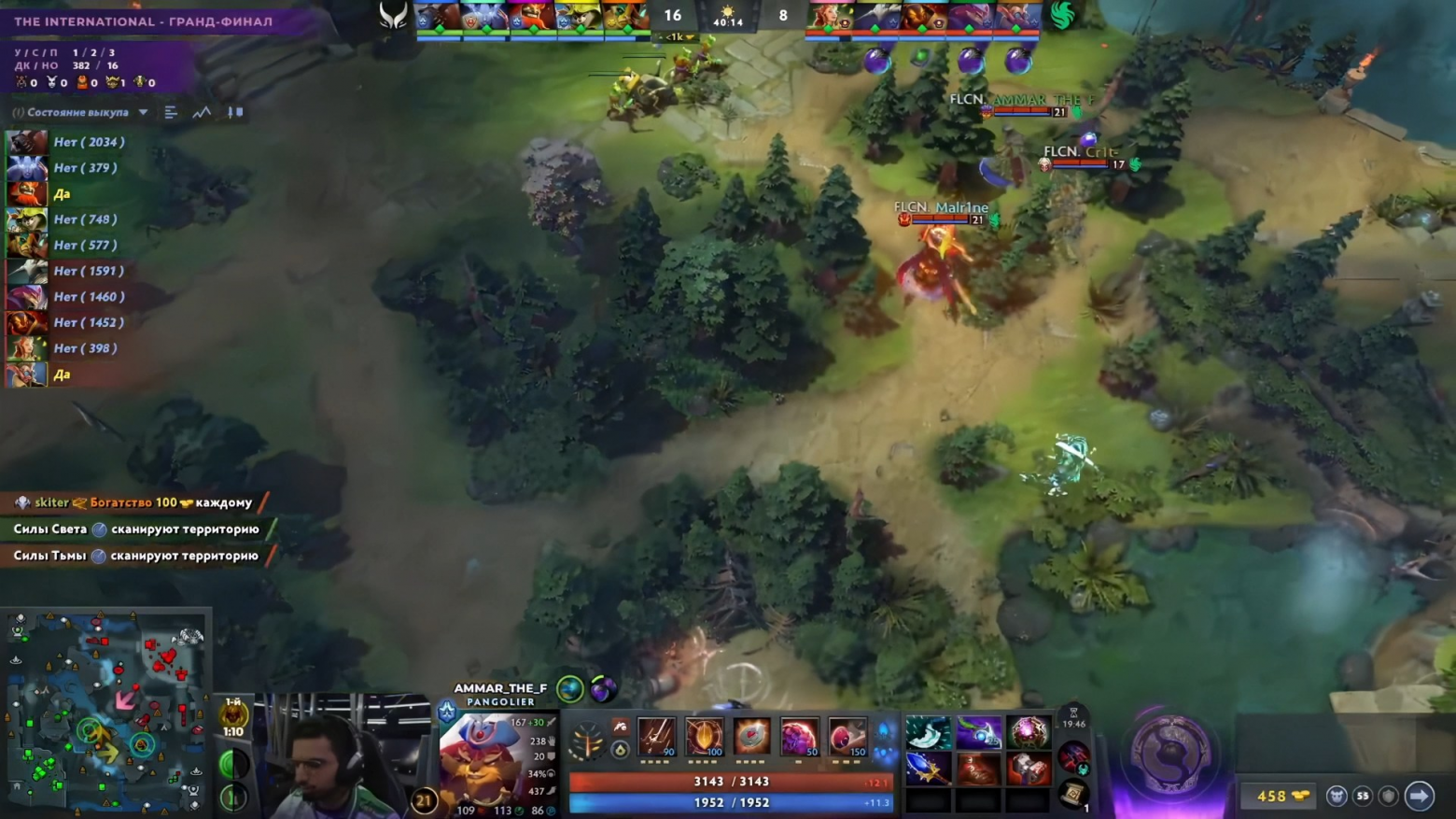The width and height of the screenshot is (1456, 819).
Task: Select the Octarine Core inventory slot
Action: point(1028,734)
